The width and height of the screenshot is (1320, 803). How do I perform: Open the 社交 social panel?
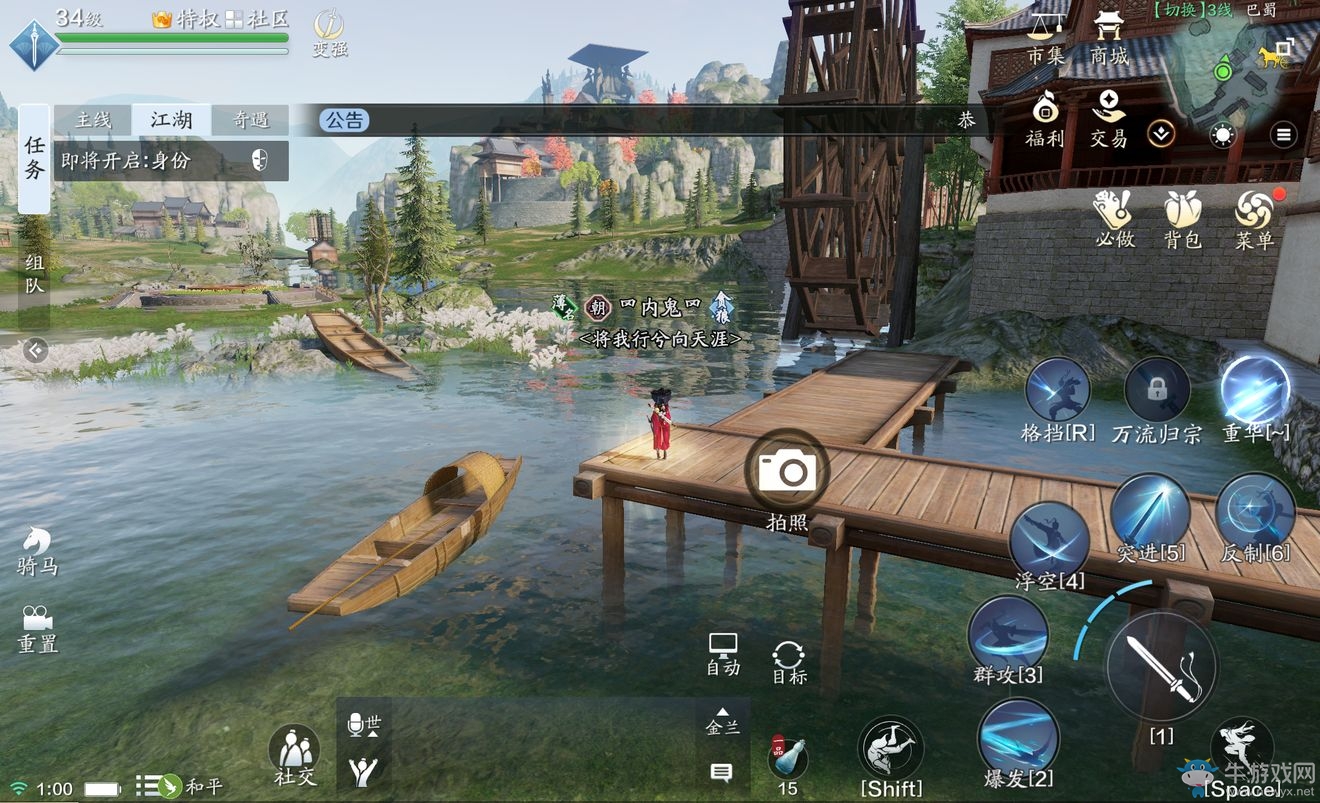tap(294, 753)
